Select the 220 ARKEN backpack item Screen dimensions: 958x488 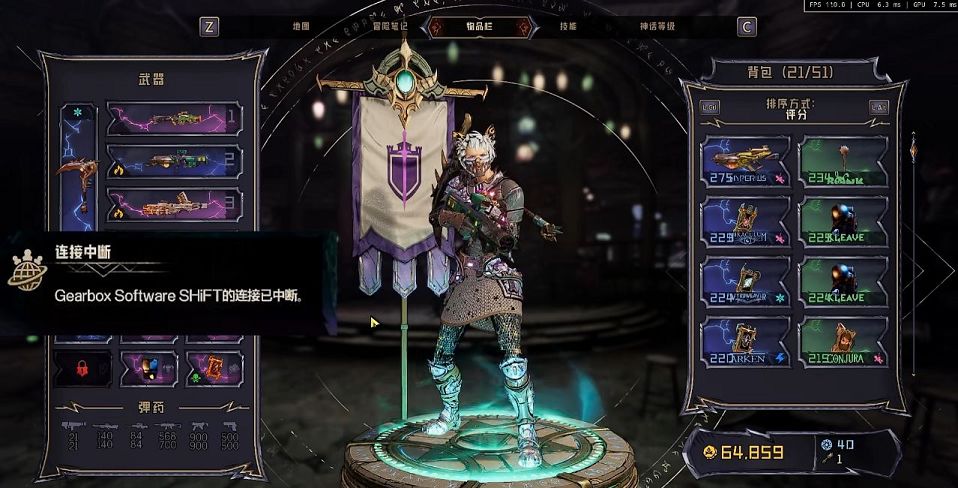click(746, 342)
